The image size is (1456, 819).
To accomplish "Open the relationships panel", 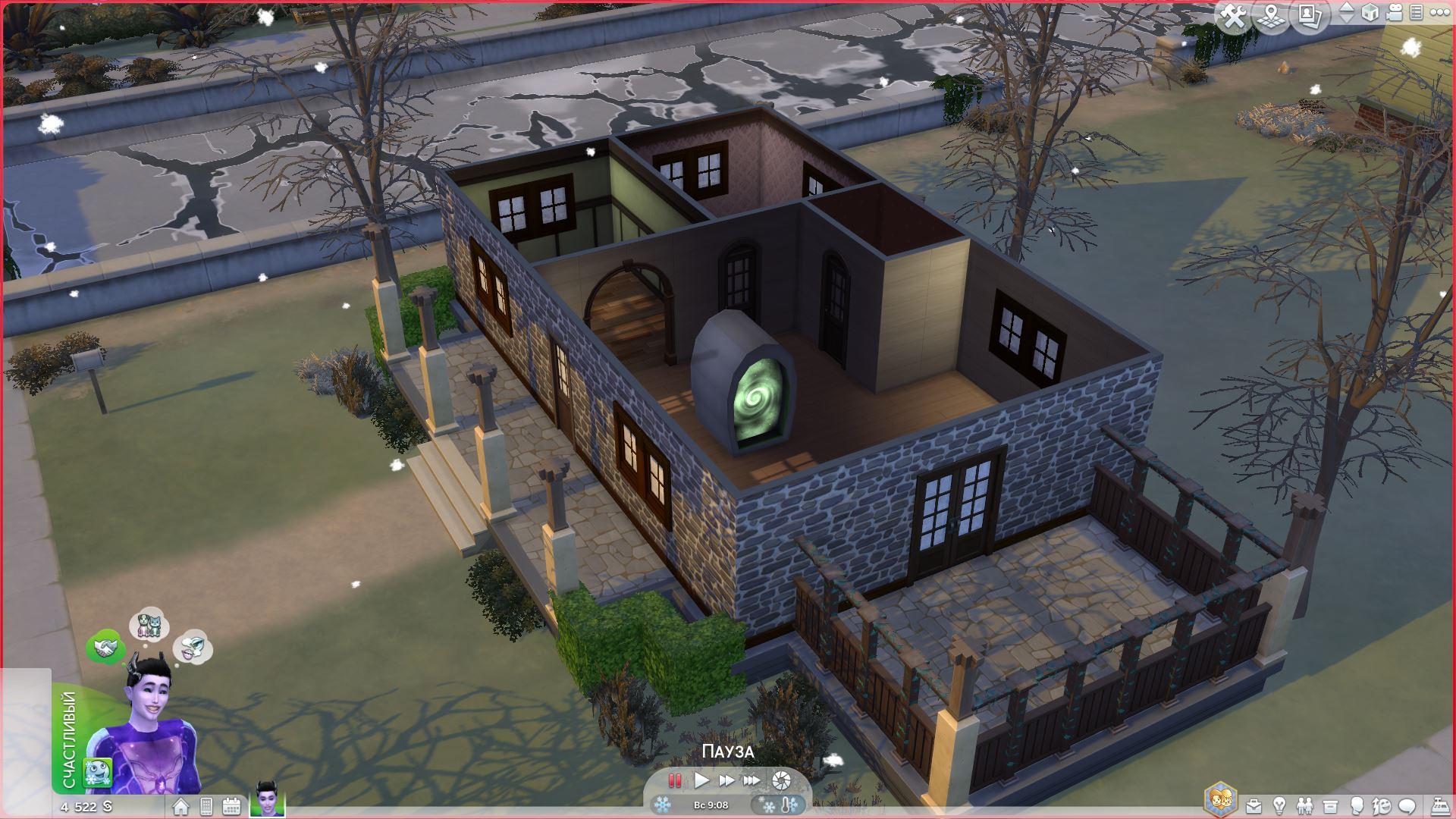I will click(x=1304, y=806).
